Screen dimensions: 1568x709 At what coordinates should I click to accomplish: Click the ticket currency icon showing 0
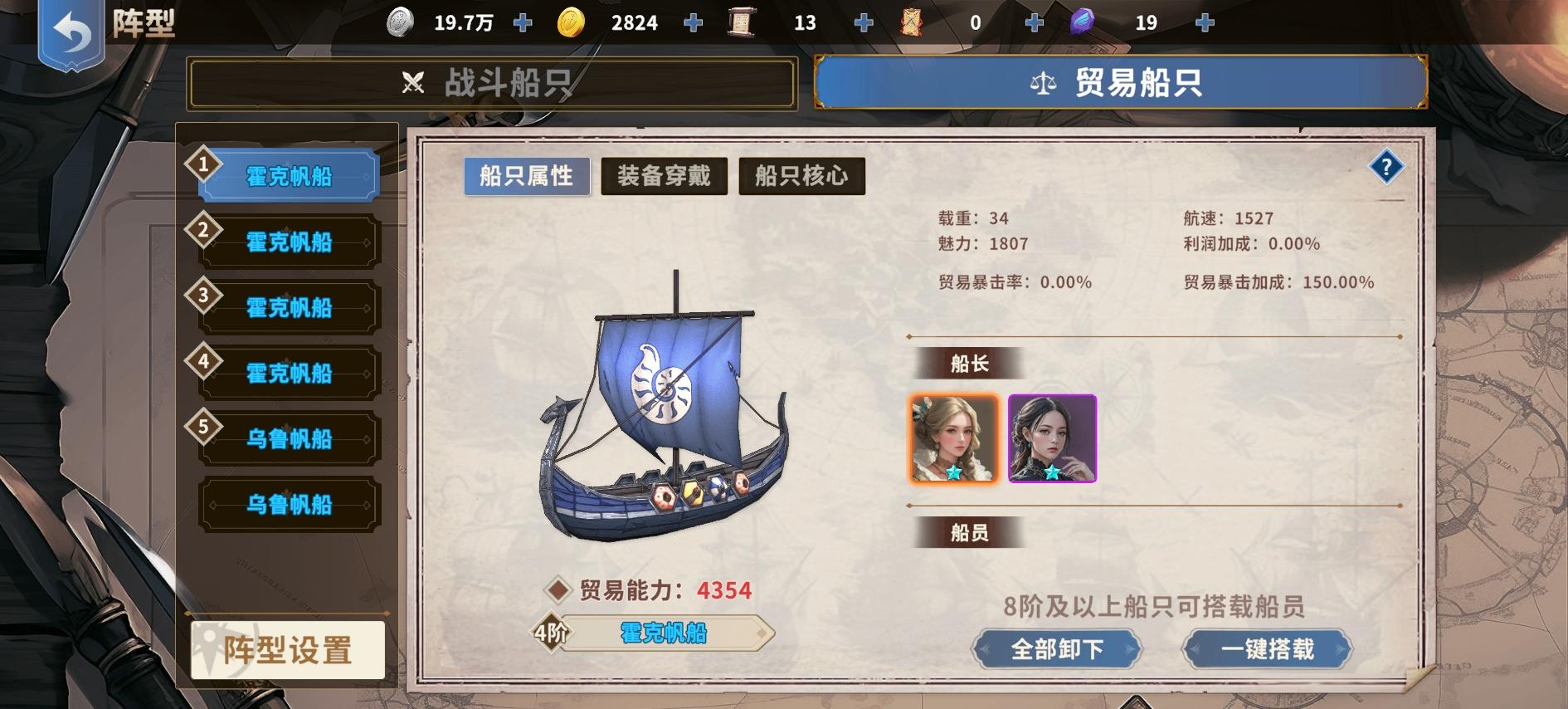coord(913,22)
